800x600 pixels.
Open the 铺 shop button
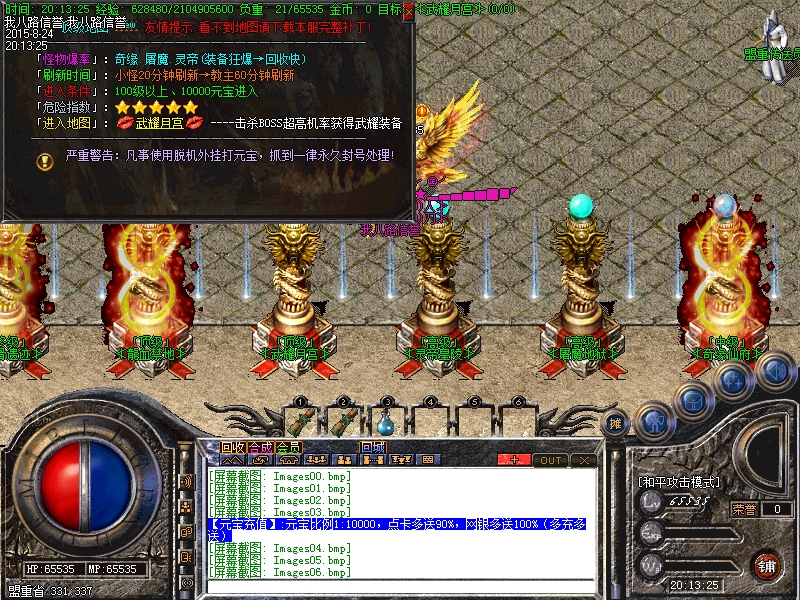pyautogui.click(x=766, y=565)
